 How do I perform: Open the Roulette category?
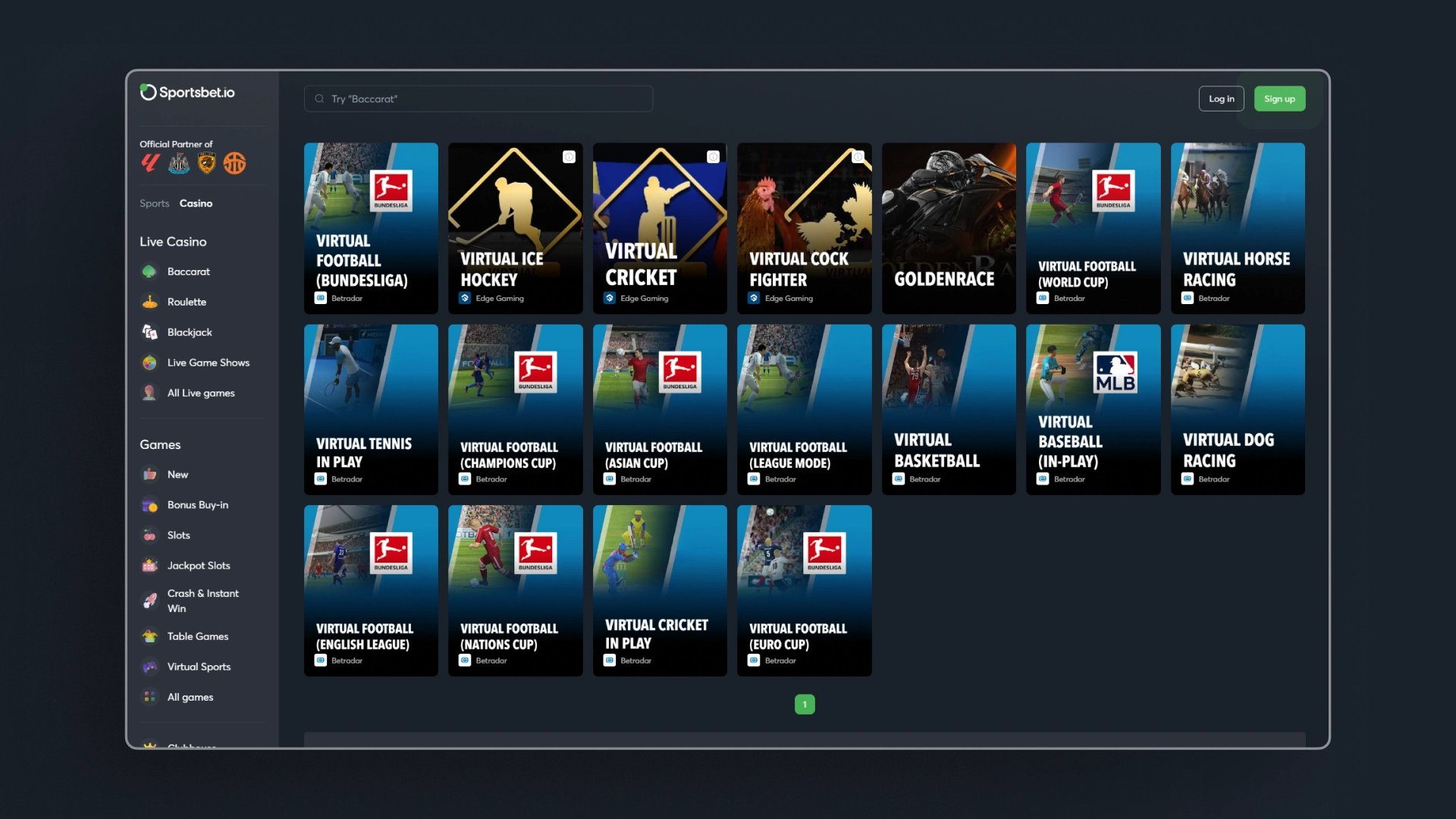[187, 302]
